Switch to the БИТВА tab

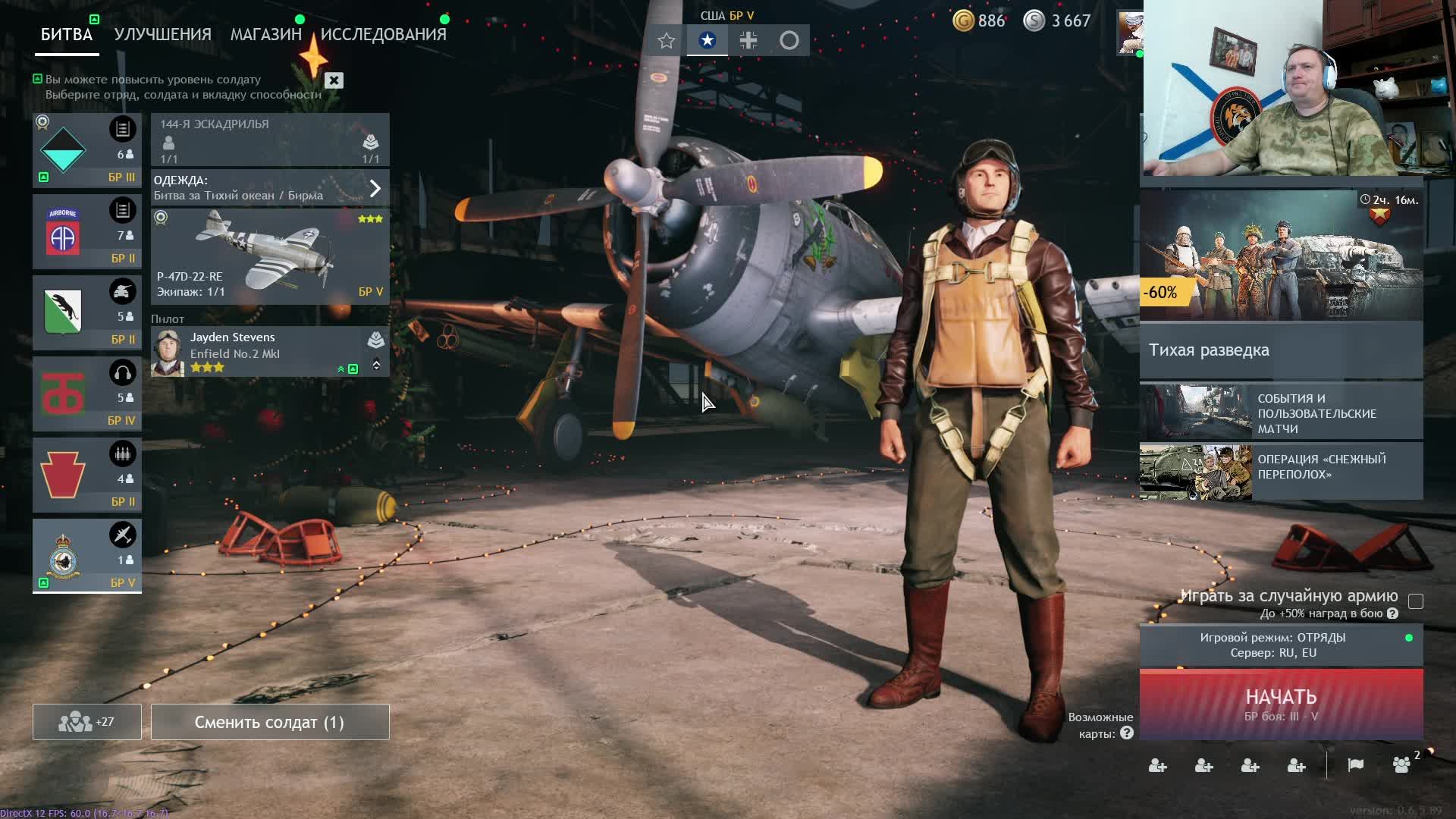click(67, 35)
